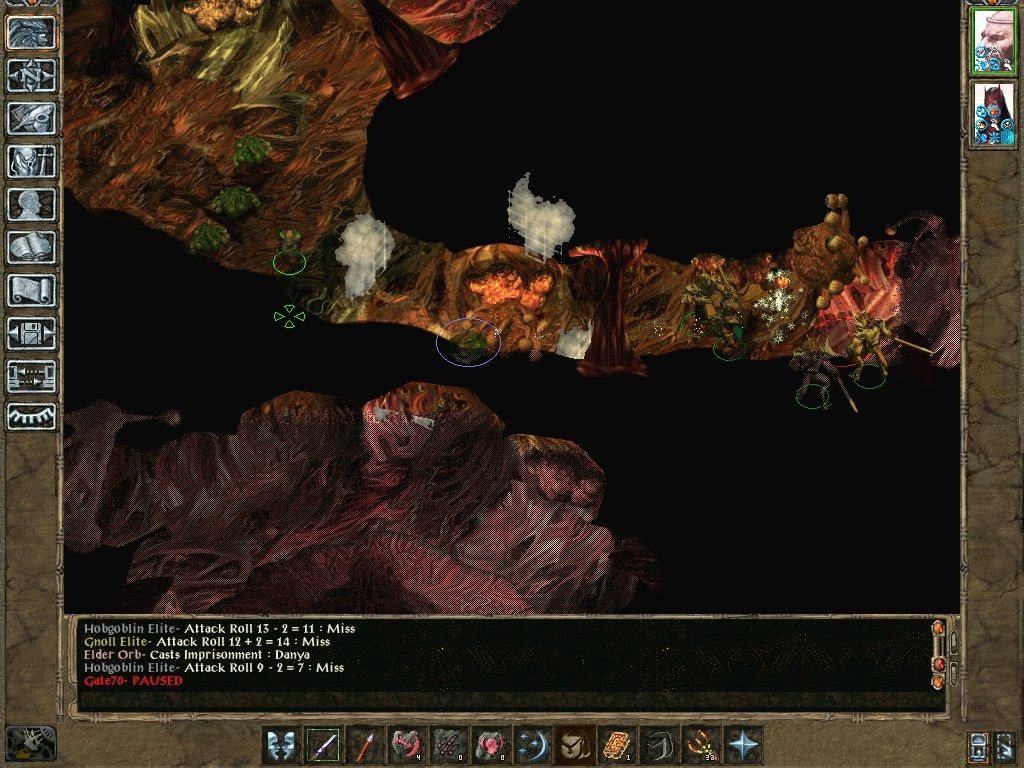
Task: Equip the spear weapon slot
Action: click(364, 746)
